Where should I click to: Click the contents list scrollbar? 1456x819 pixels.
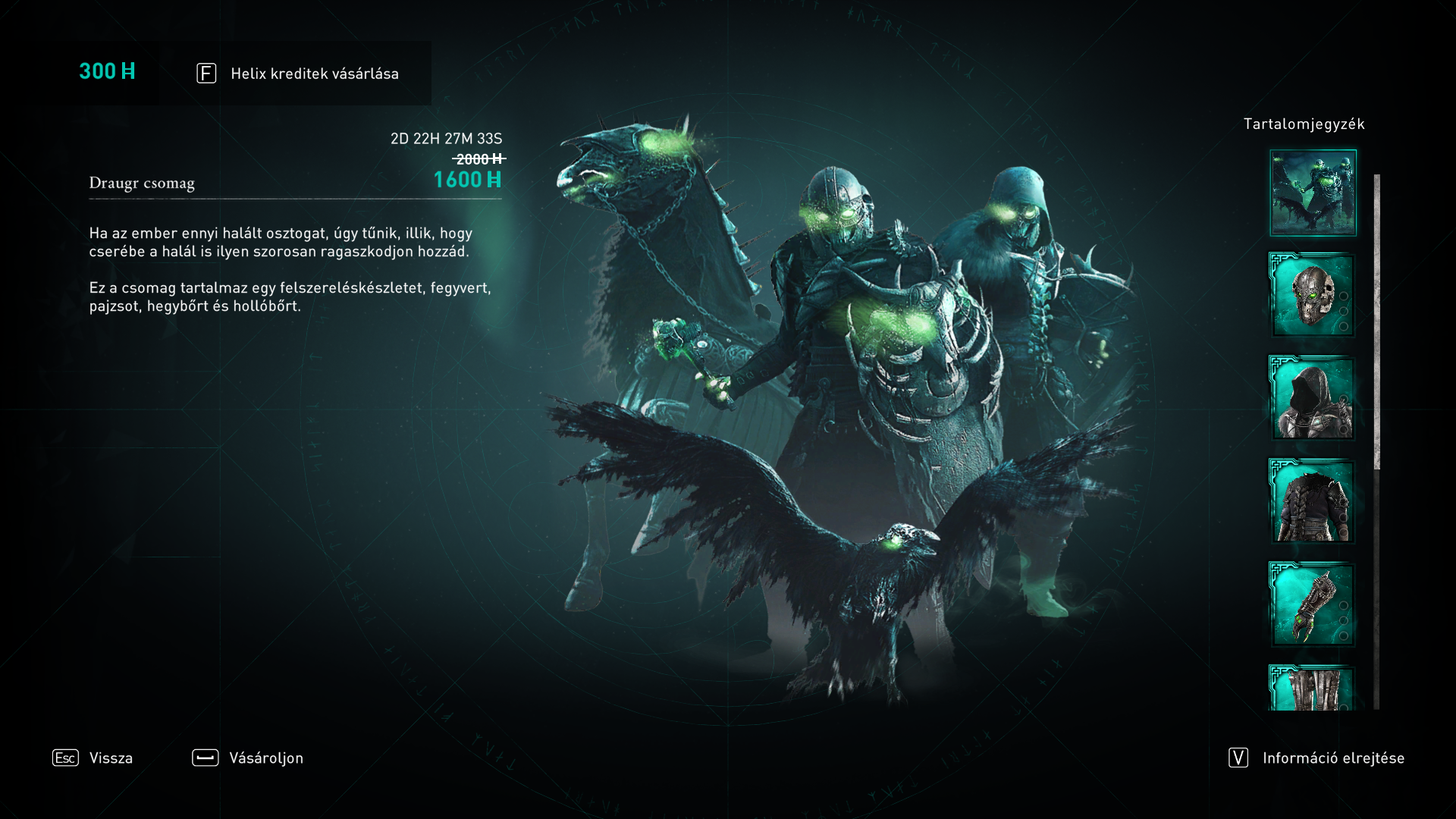pos(1376,322)
